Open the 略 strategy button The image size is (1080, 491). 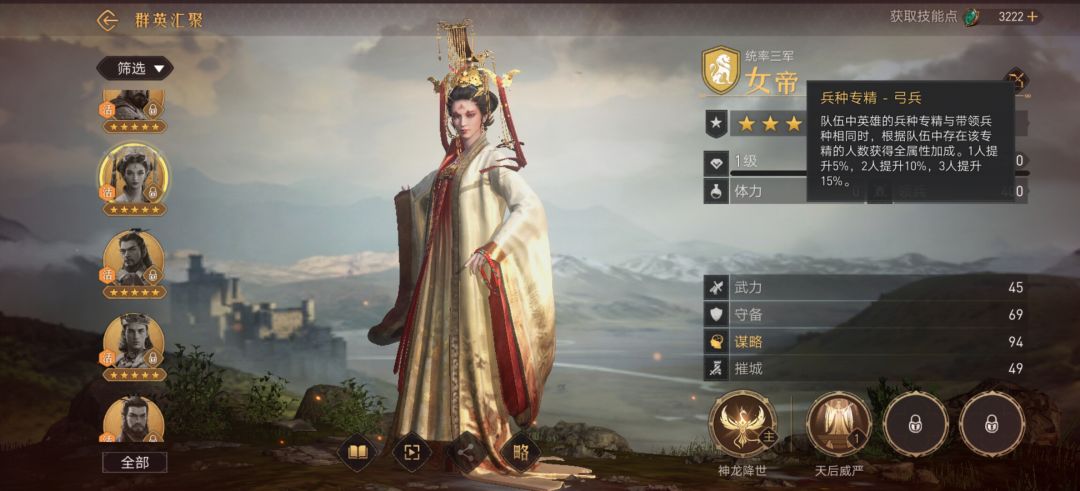[x=520, y=453]
